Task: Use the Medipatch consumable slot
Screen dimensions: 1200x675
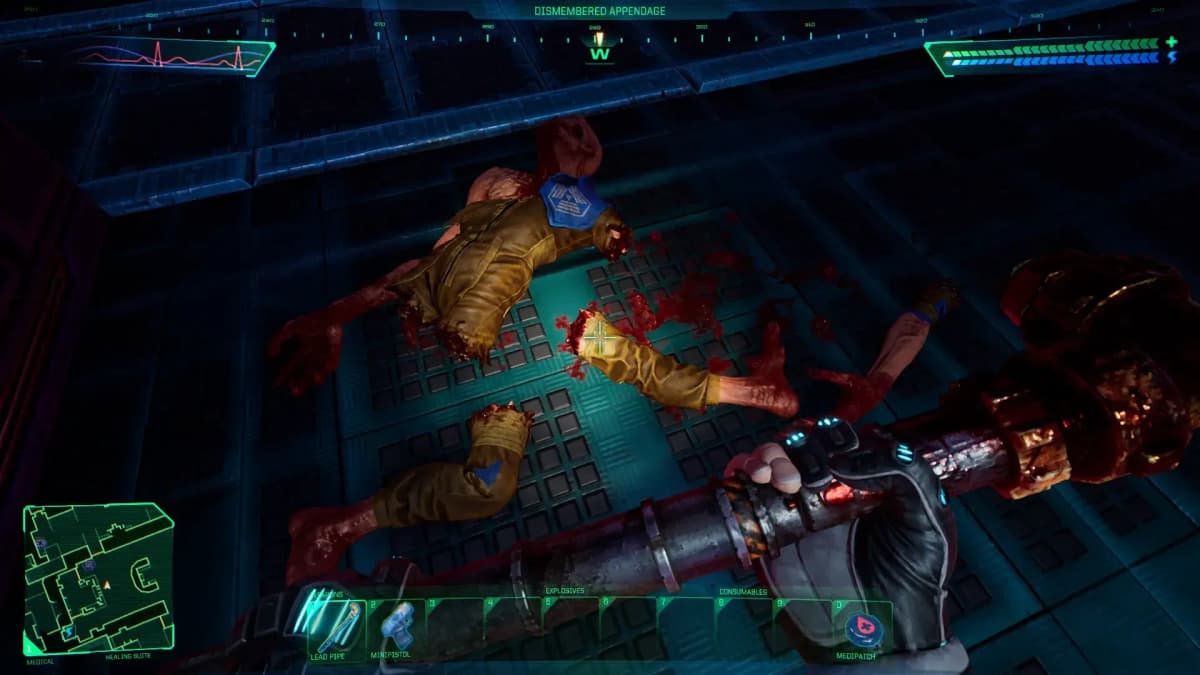Action: point(863,627)
